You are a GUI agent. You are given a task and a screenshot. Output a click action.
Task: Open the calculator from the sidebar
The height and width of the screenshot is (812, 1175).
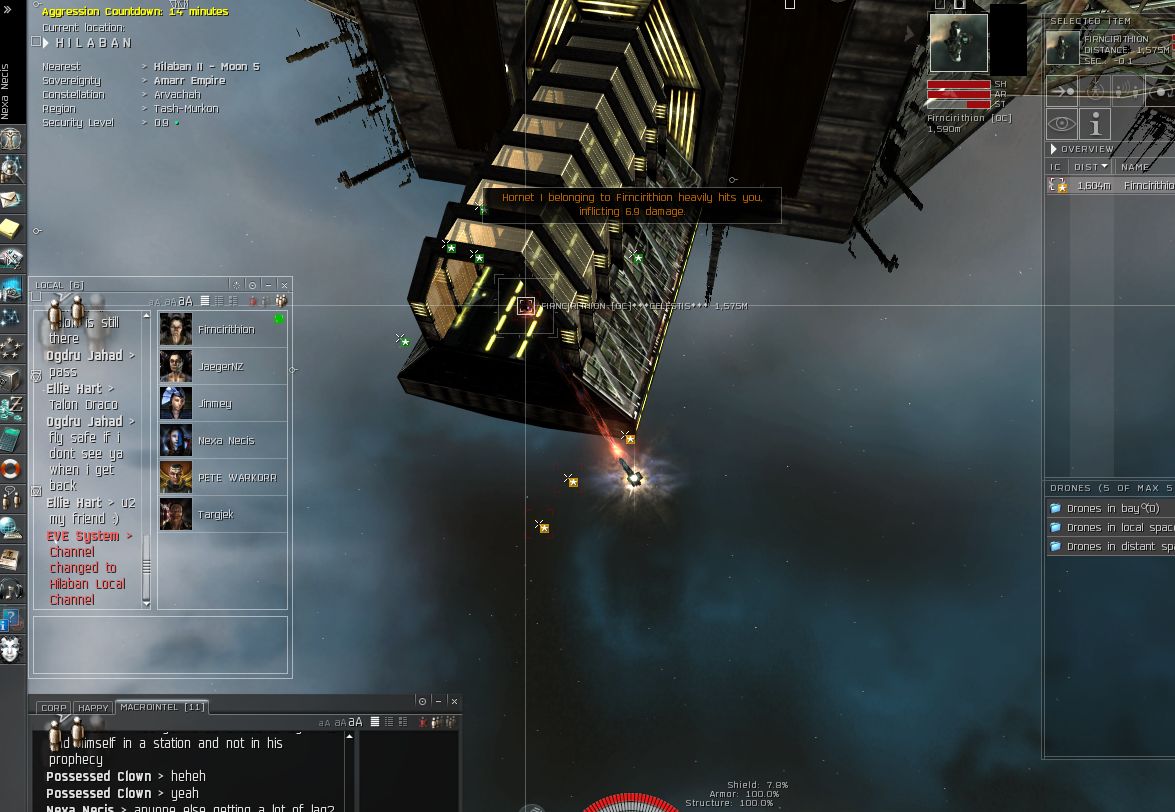(11, 438)
